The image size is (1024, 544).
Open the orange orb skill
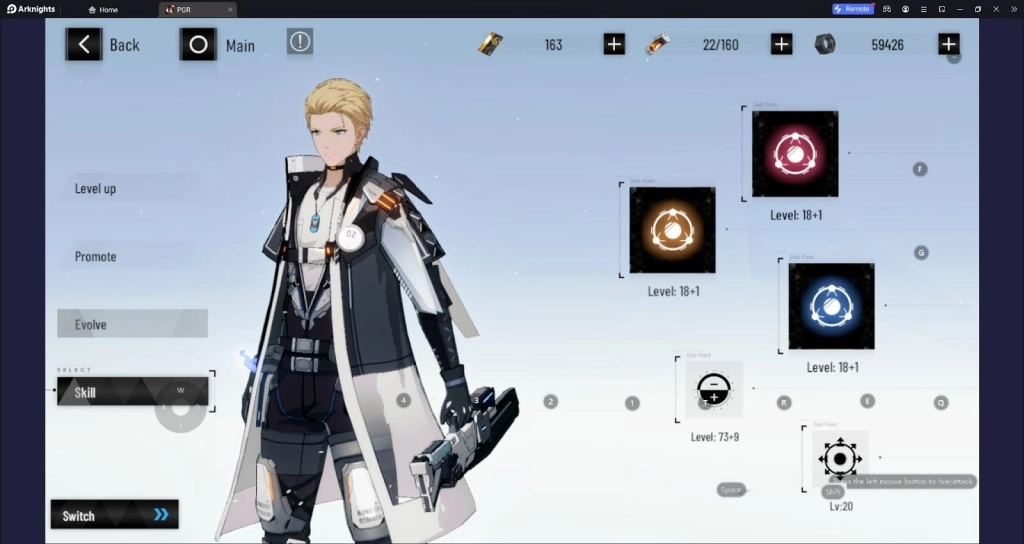click(672, 230)
